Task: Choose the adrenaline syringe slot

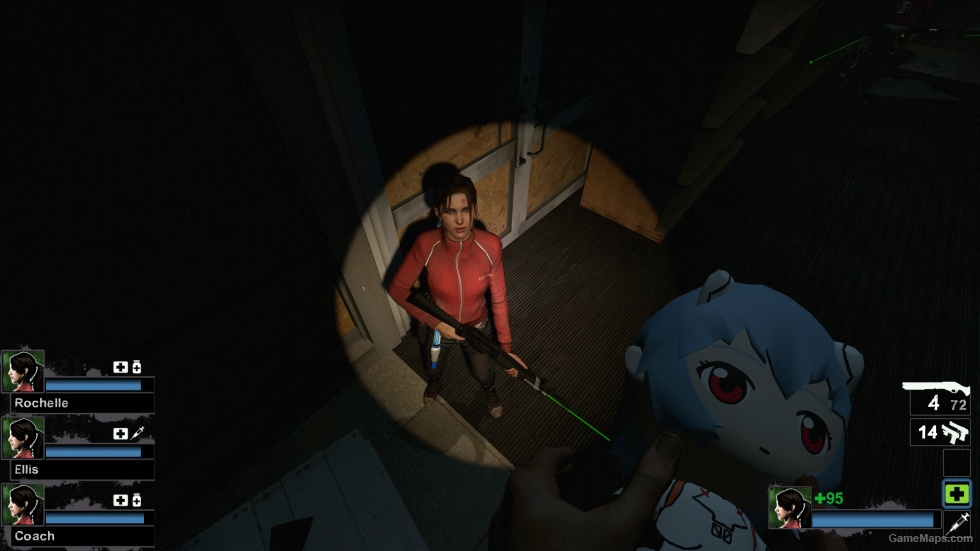Action: [x=956, y=522]
